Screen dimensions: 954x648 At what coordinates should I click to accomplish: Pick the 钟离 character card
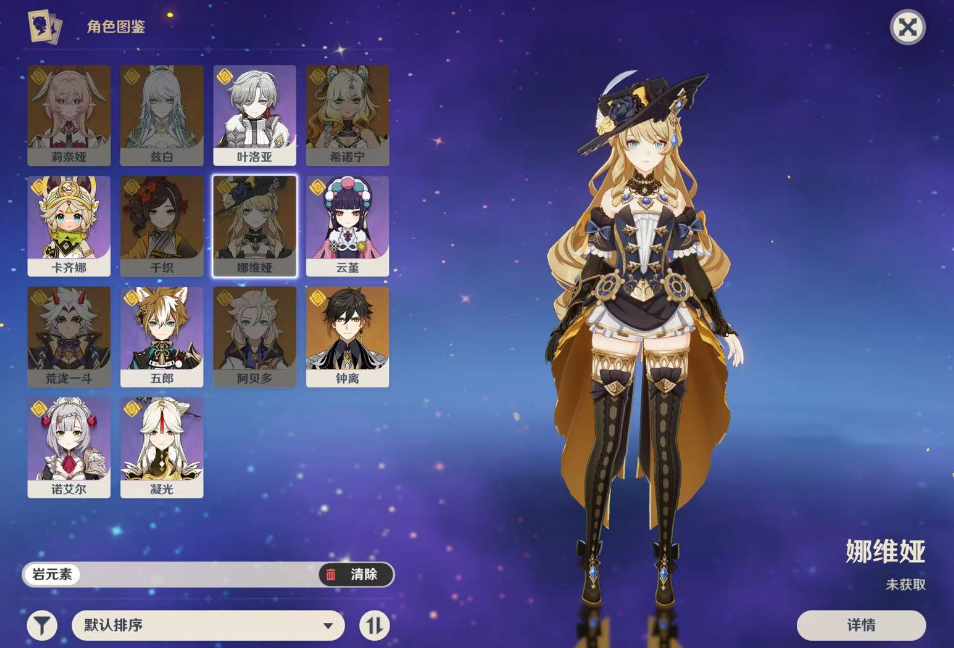[x=347, y=336]
